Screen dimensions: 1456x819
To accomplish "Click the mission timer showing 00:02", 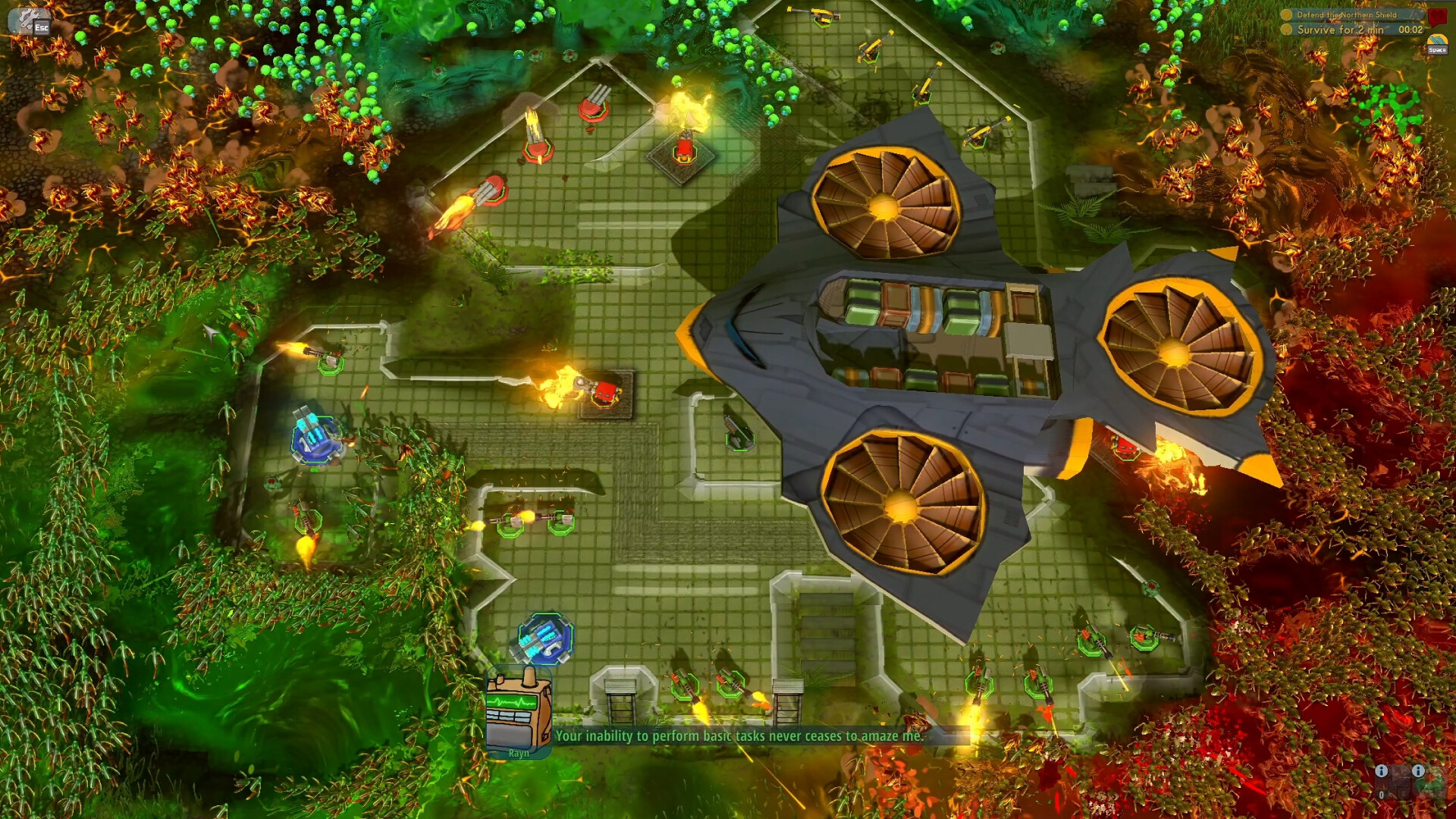I will pos(1411,30).
